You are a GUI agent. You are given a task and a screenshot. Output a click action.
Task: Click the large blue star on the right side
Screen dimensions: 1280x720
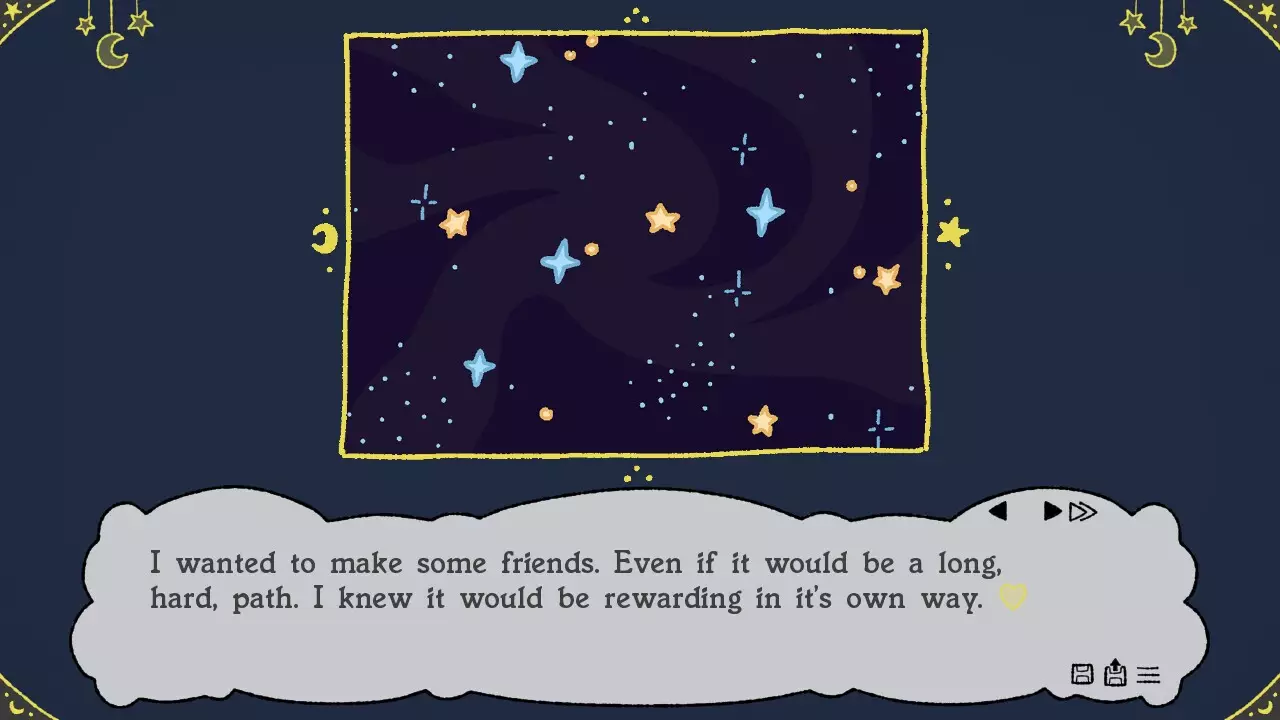(765, 211)
